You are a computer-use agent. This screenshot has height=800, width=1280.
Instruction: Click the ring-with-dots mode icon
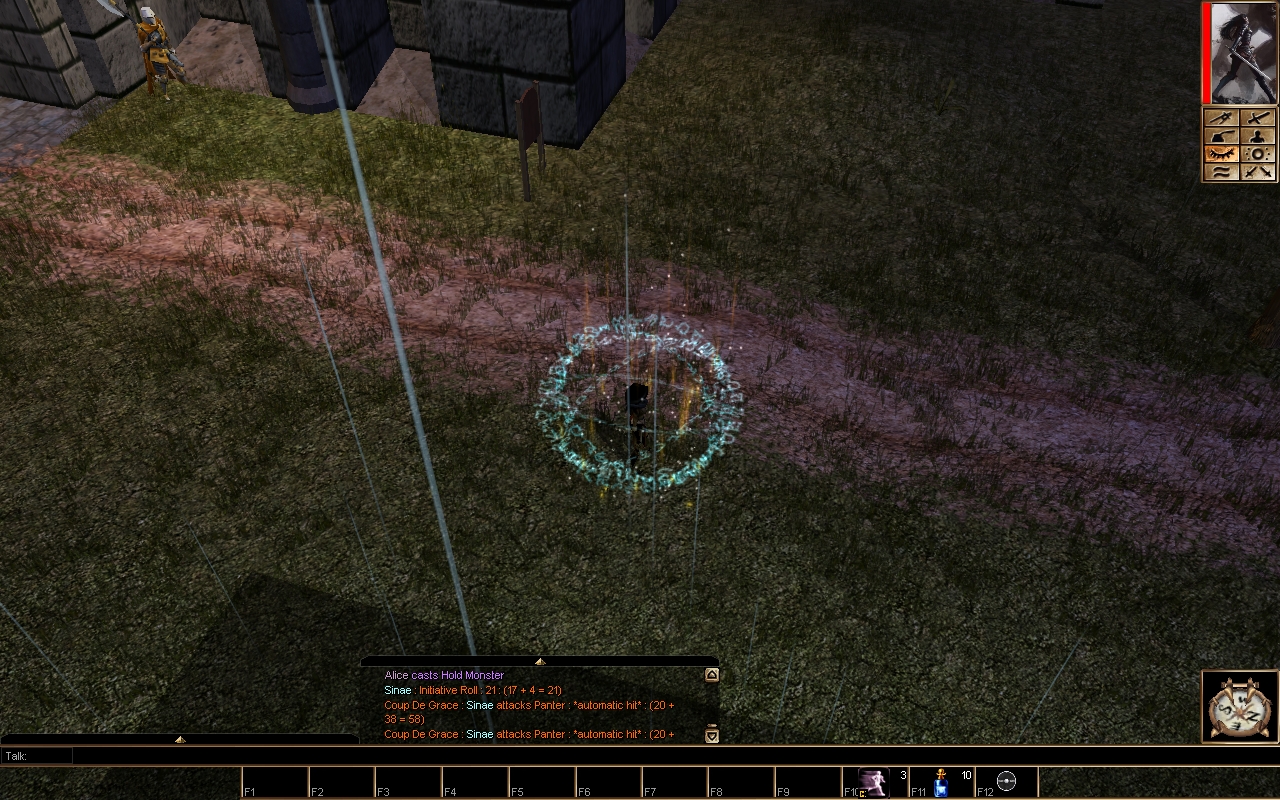click(x=1258, y=154)
